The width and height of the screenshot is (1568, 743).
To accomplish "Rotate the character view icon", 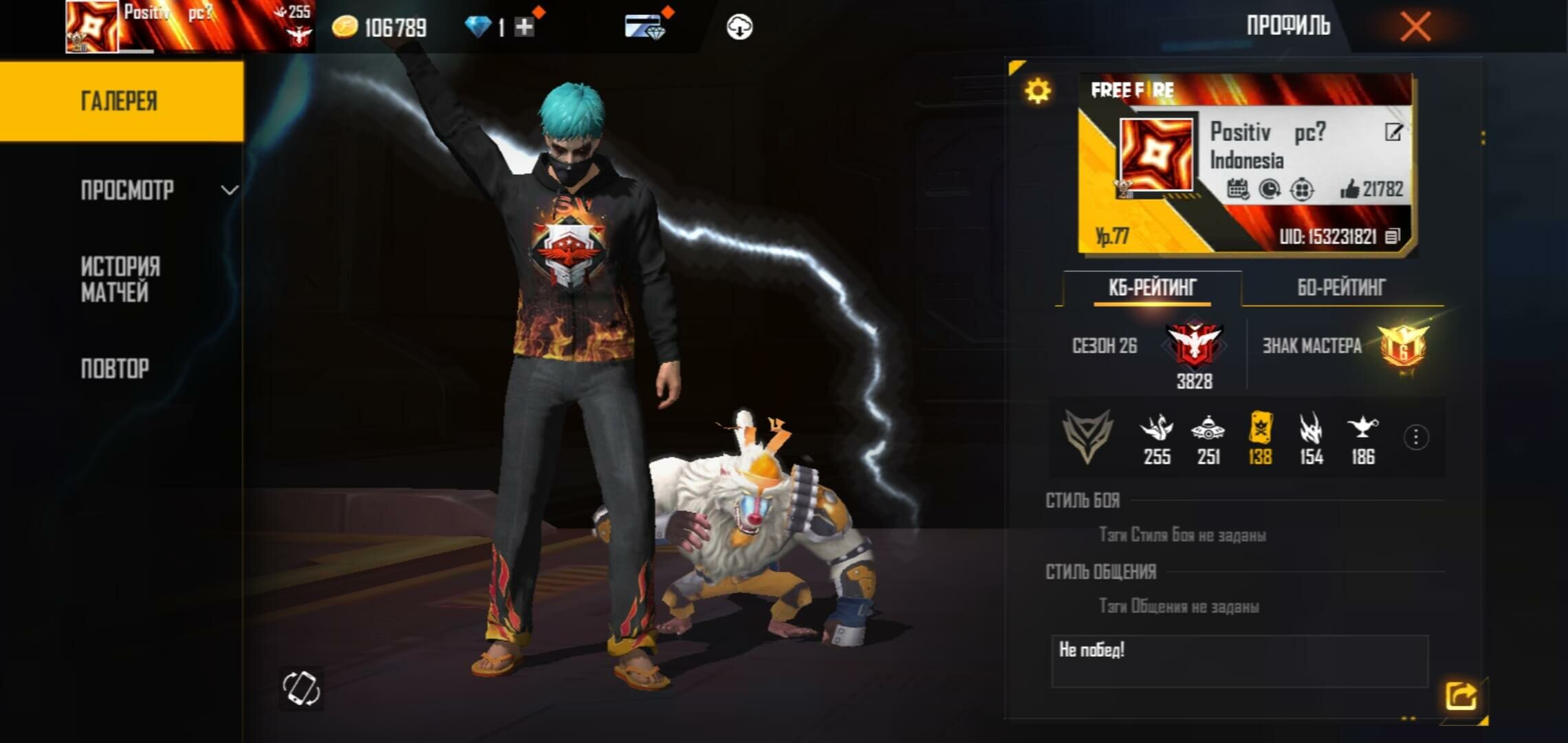I will pos(301,688).
